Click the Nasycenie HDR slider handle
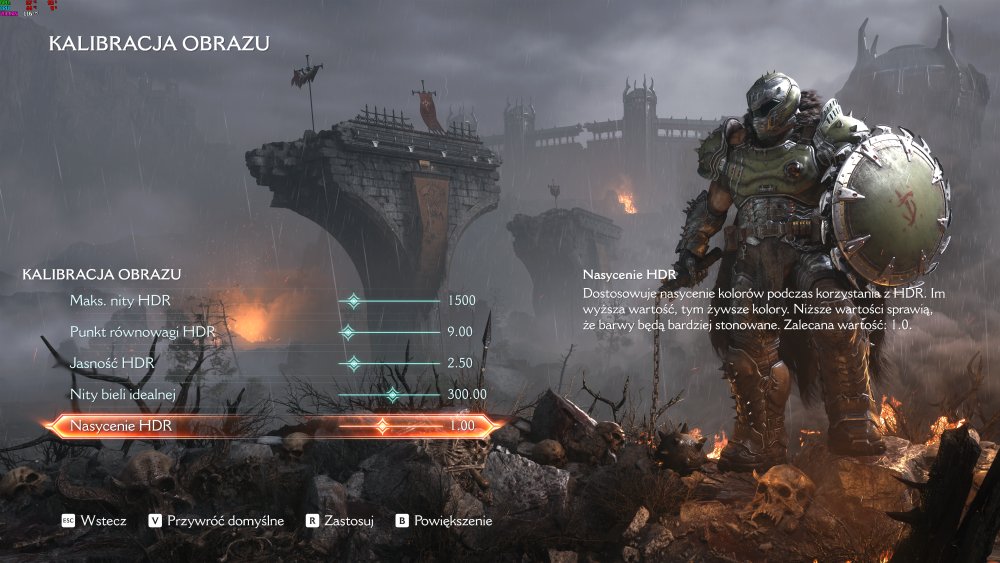 click(382, 427)
